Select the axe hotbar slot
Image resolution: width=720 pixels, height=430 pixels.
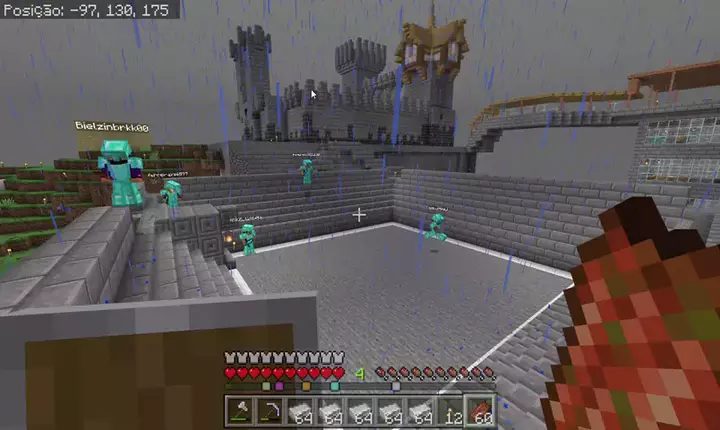click(x=241, y=411)
